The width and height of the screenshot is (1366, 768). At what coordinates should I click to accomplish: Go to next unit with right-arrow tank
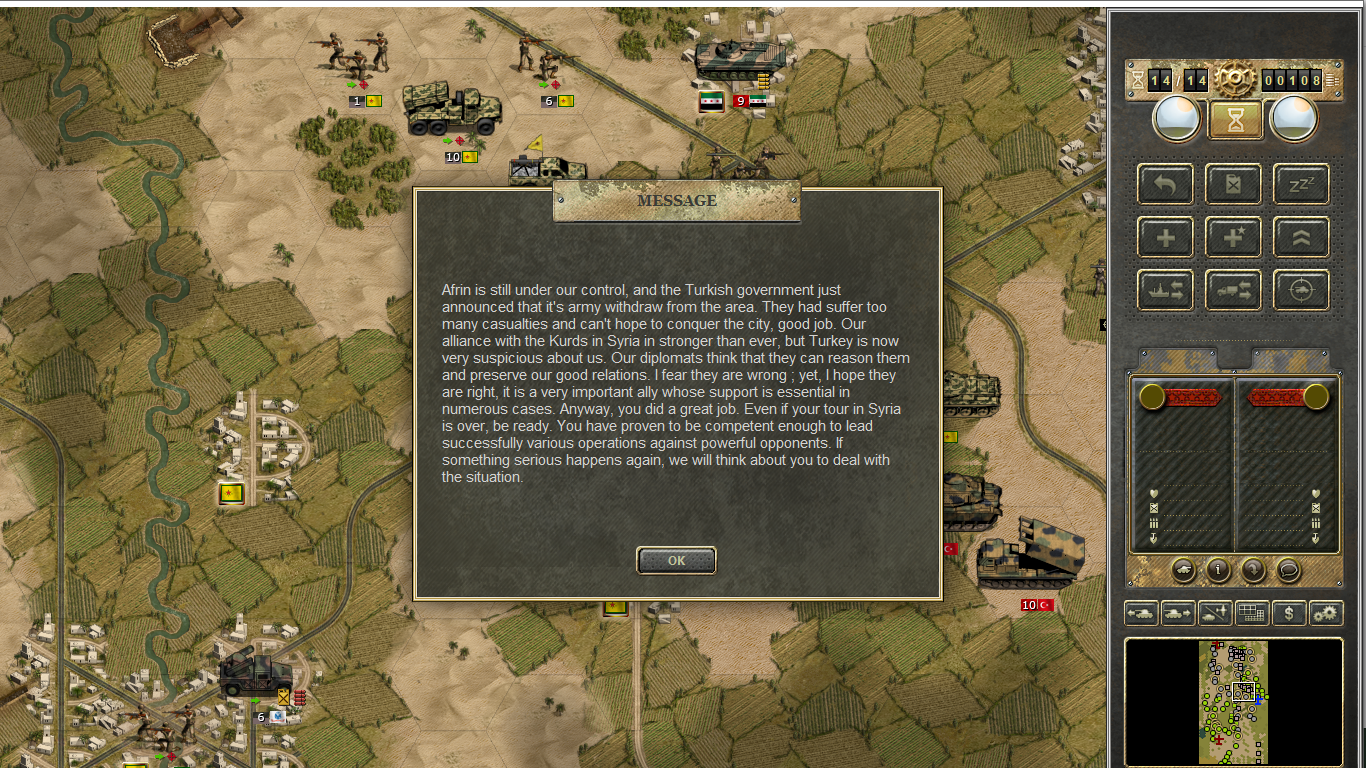pyautogui.click(x=1178, y=613)
